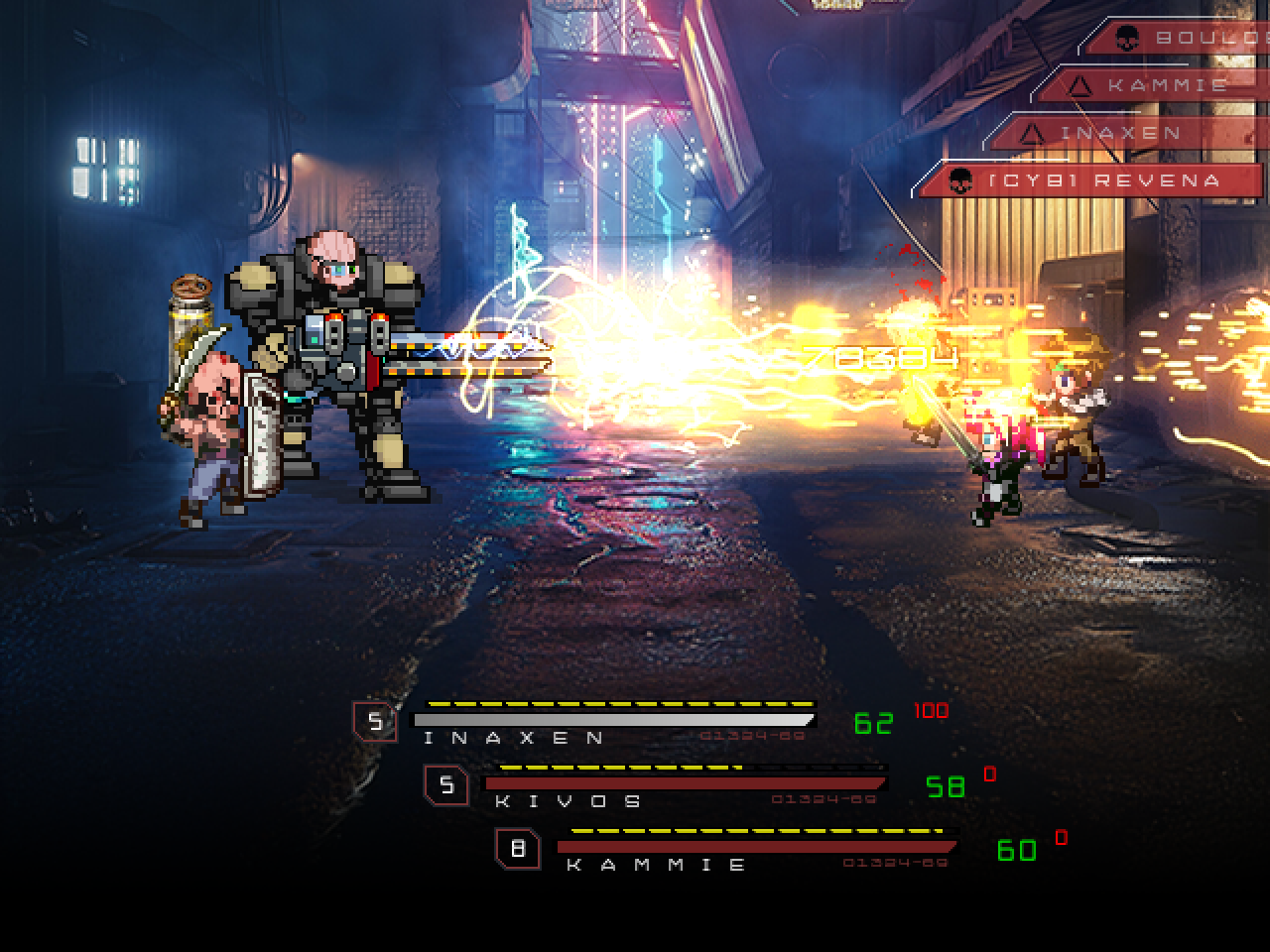The image size is (1270, 952).
Task: Select Inaxen's party status row
Action: 613,722
